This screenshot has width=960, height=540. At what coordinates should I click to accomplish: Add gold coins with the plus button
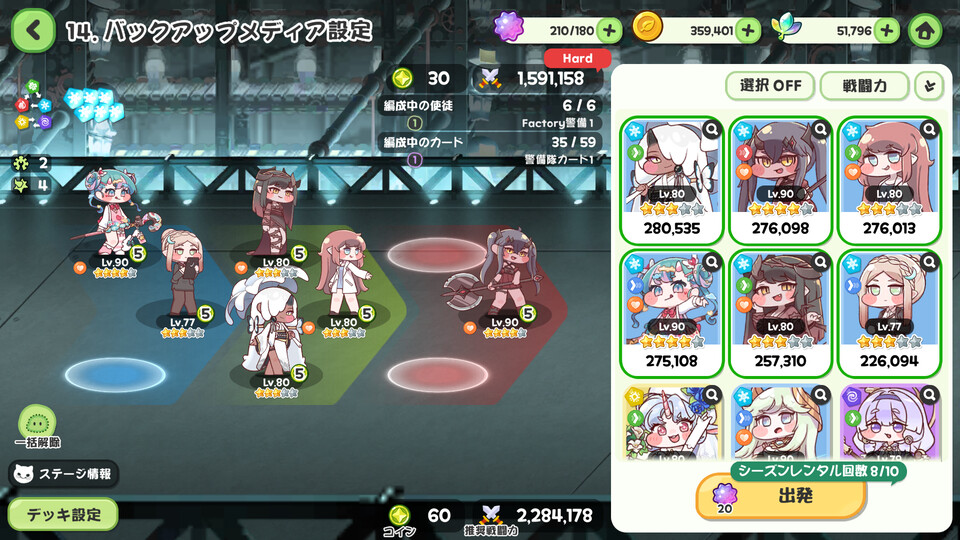click(x=748, y=31)
